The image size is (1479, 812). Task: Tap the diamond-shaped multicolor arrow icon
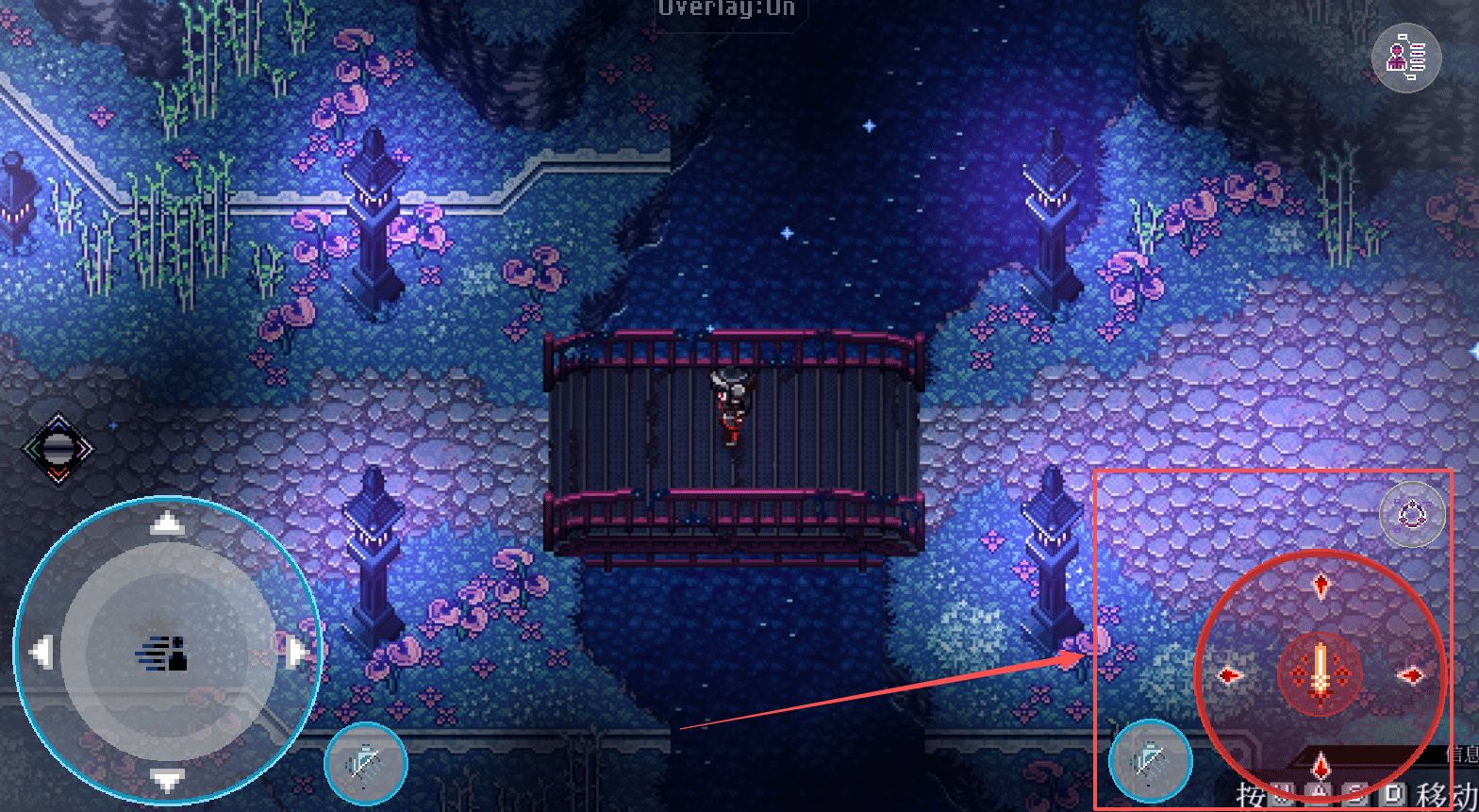[58, 449]
